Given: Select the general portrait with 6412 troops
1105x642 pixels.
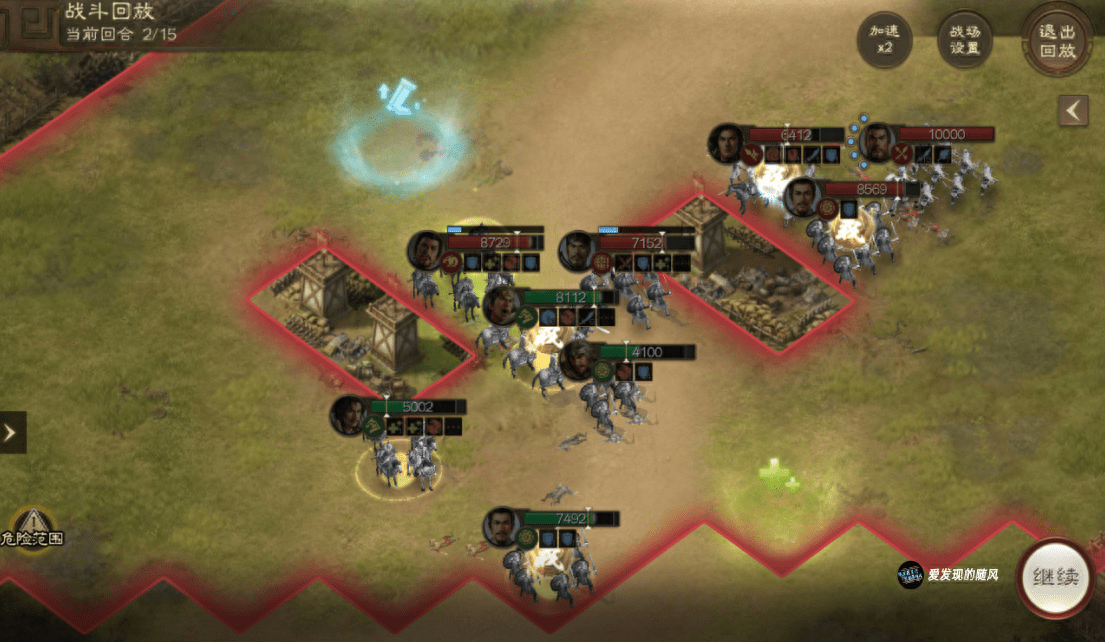Looking at the screenshot, I should coord(728,143).
